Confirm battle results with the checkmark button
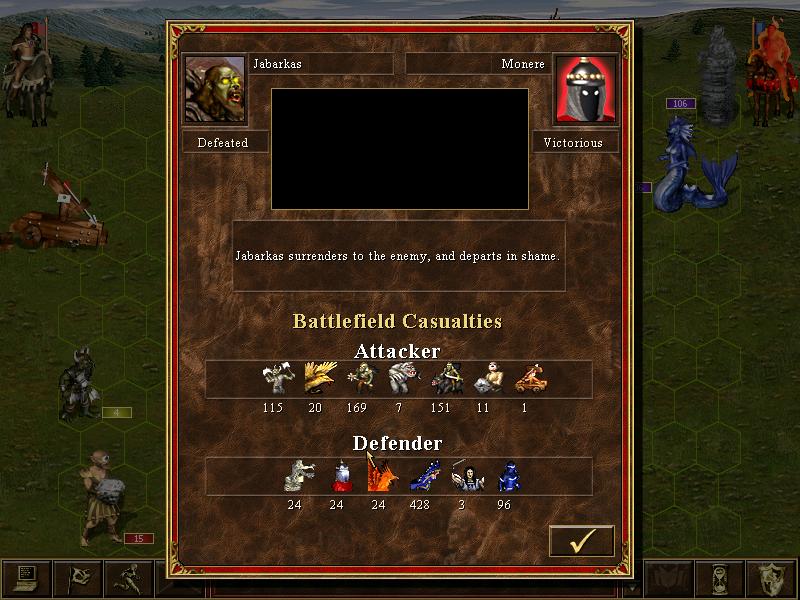The height and width of the screenshot is (600, 800). click(x=581, y=541)
